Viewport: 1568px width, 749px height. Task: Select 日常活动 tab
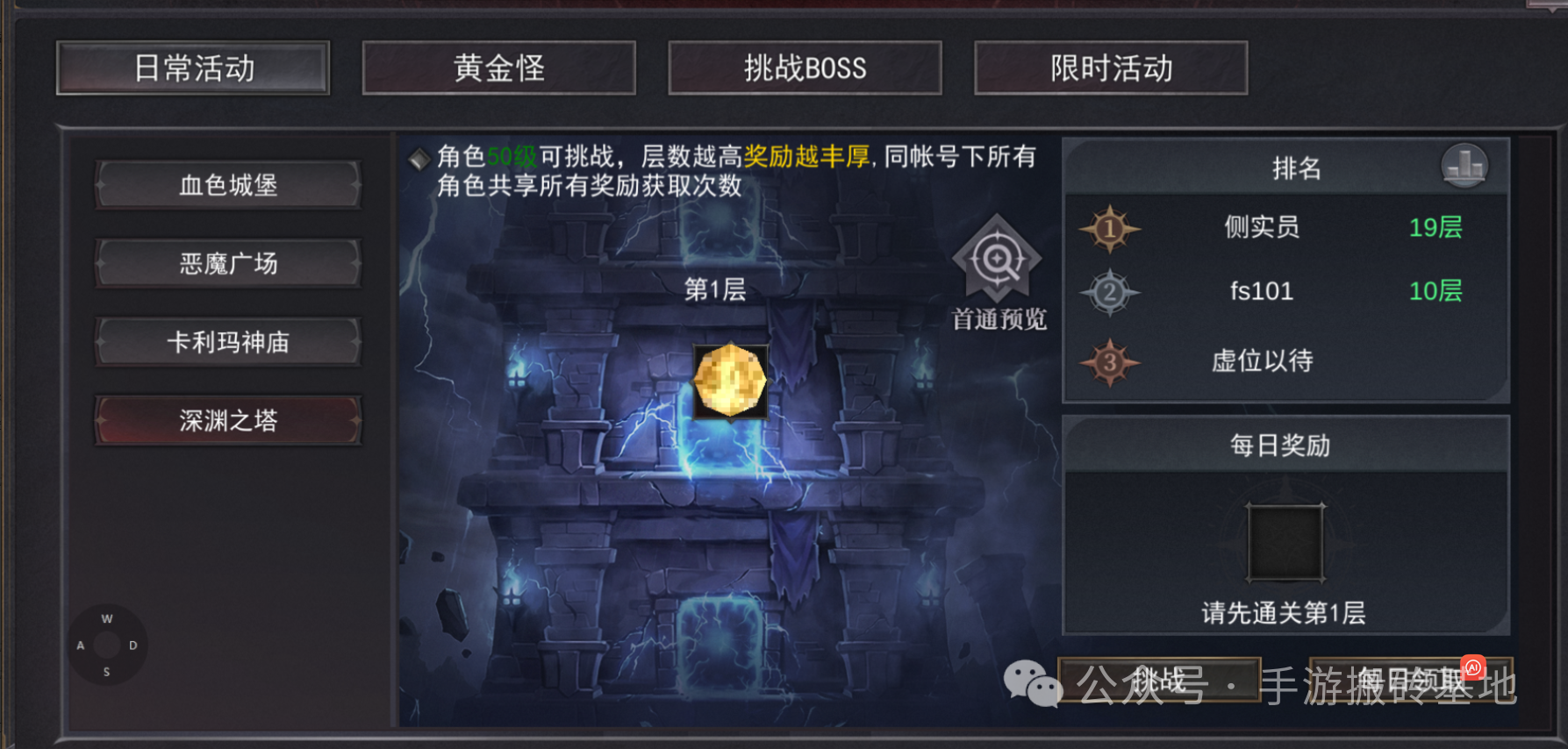[193, 68]
